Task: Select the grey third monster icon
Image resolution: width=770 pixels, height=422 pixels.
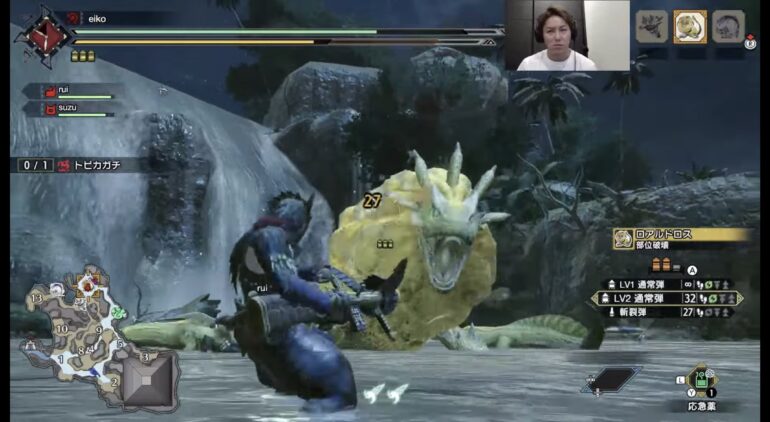Action: 728,26
